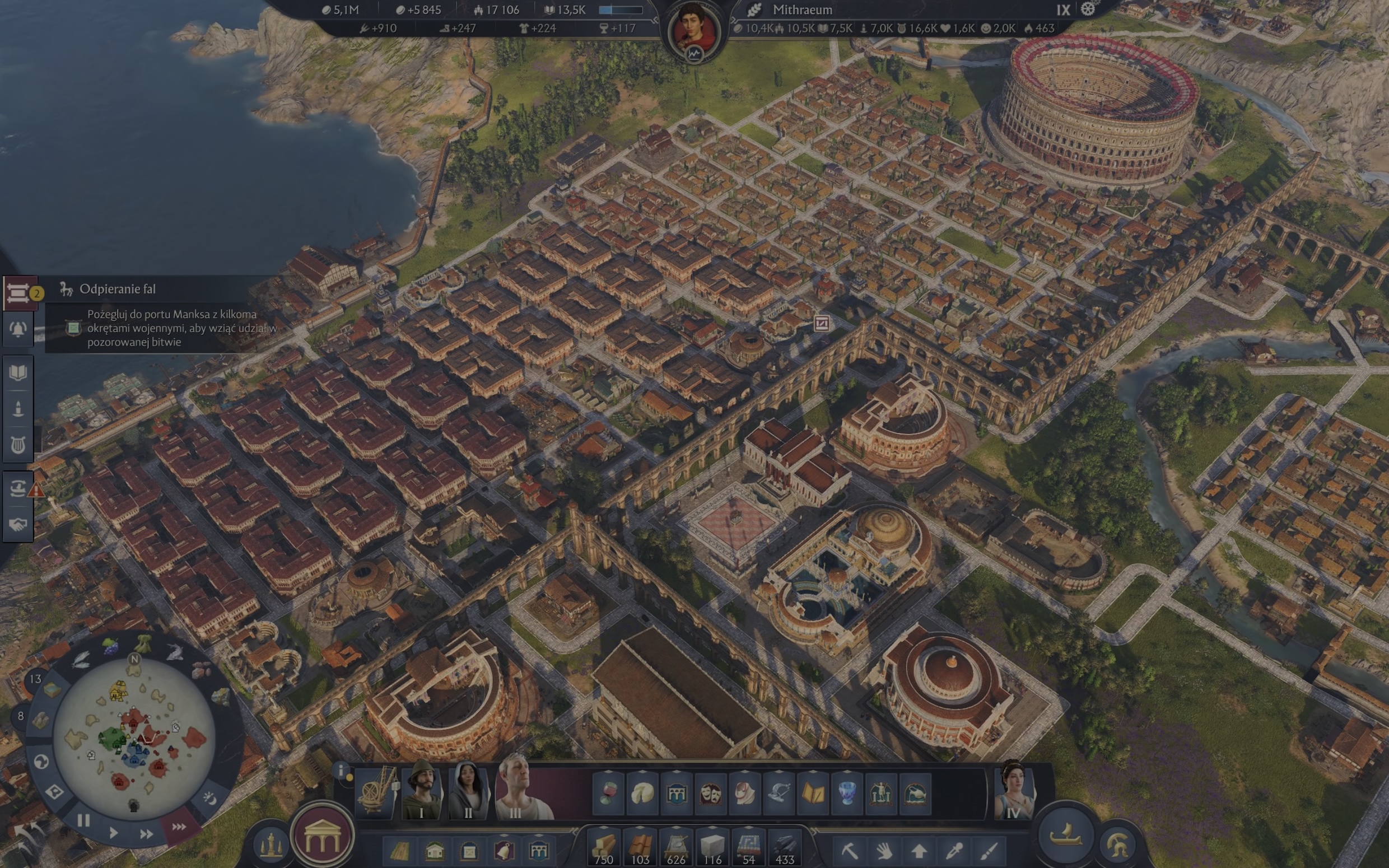Open the lyre icon panel
Screen dimensions: 1389x868
coord(18,445)
